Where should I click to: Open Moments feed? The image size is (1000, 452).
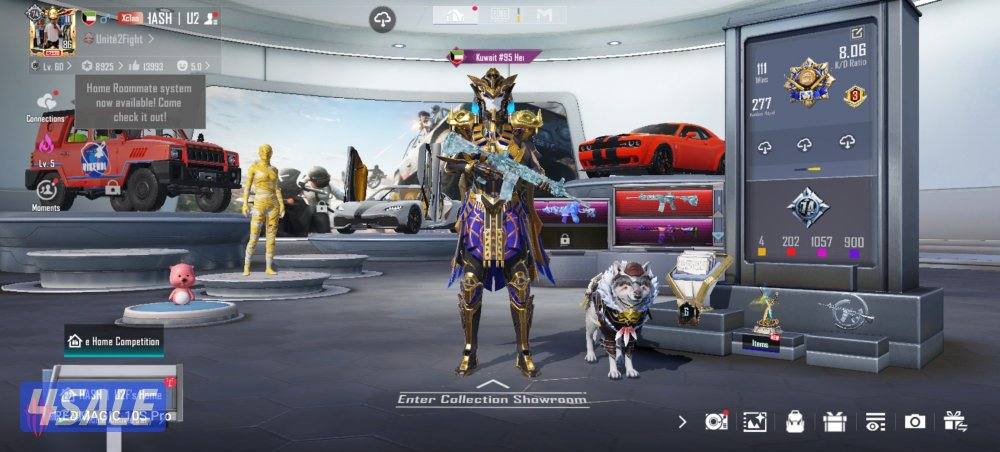(46, 193)
